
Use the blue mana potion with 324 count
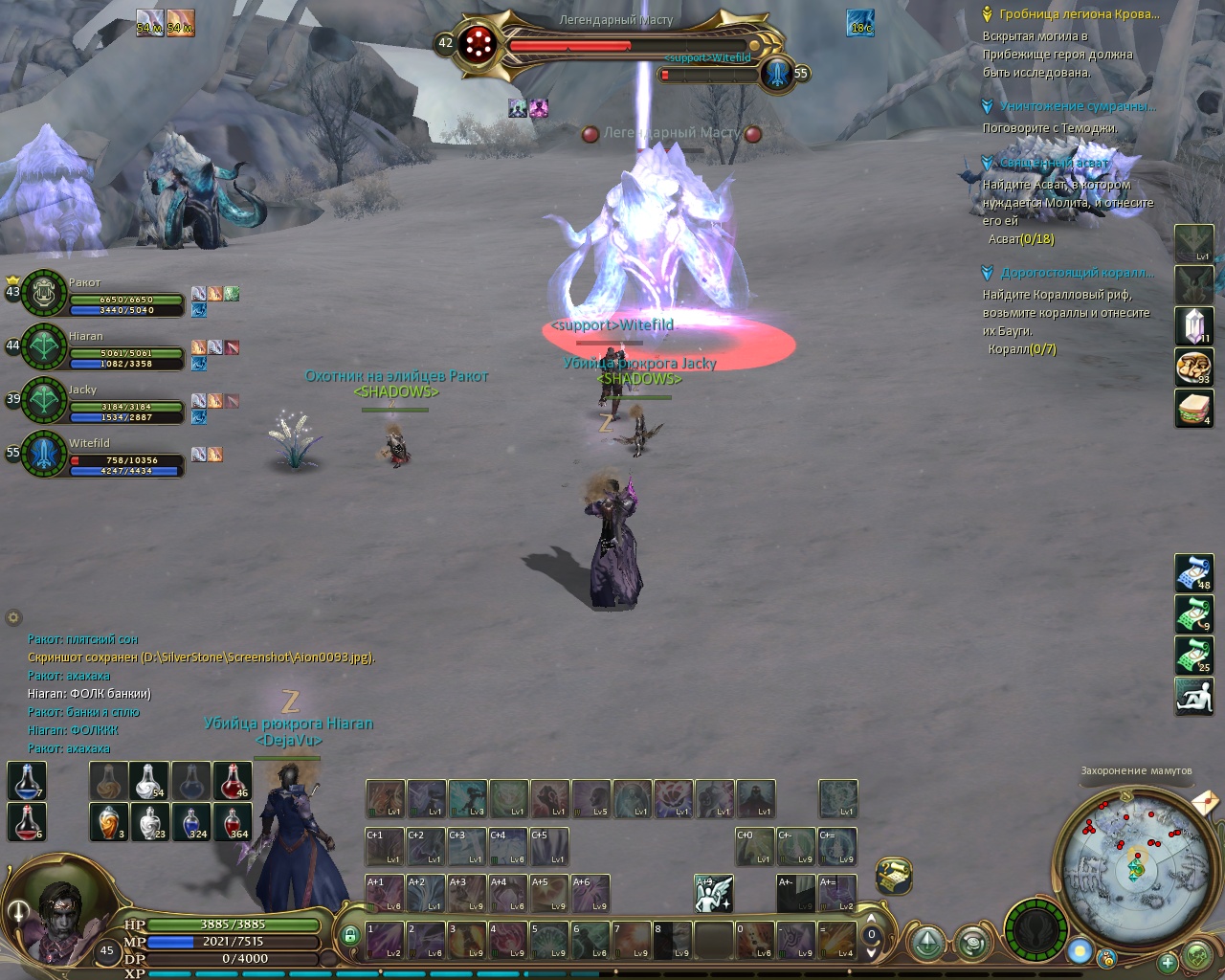coord(191,822)
